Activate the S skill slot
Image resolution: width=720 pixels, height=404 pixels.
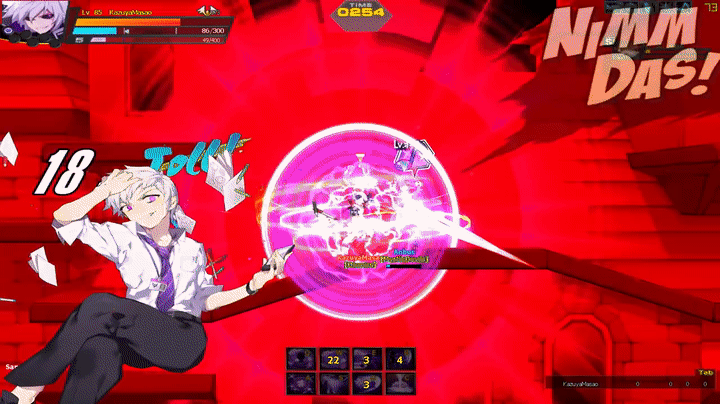pos(333,383)
